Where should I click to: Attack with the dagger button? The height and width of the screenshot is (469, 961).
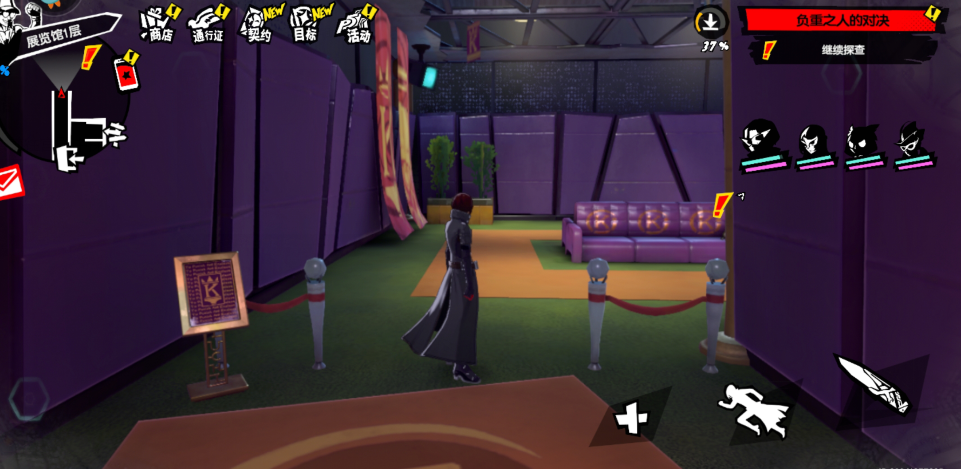(x=872, y=382)
